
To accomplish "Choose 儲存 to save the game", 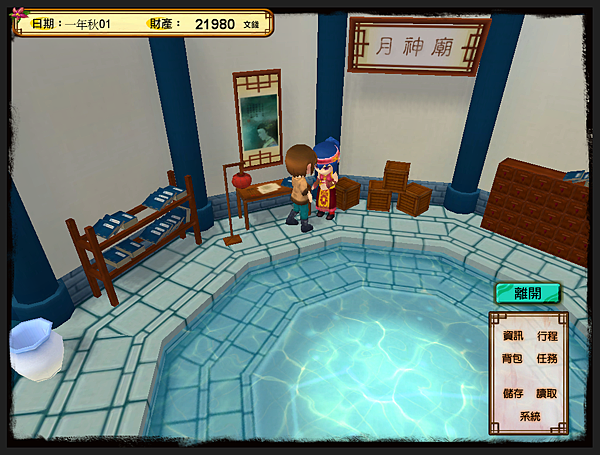I will 513,393.
